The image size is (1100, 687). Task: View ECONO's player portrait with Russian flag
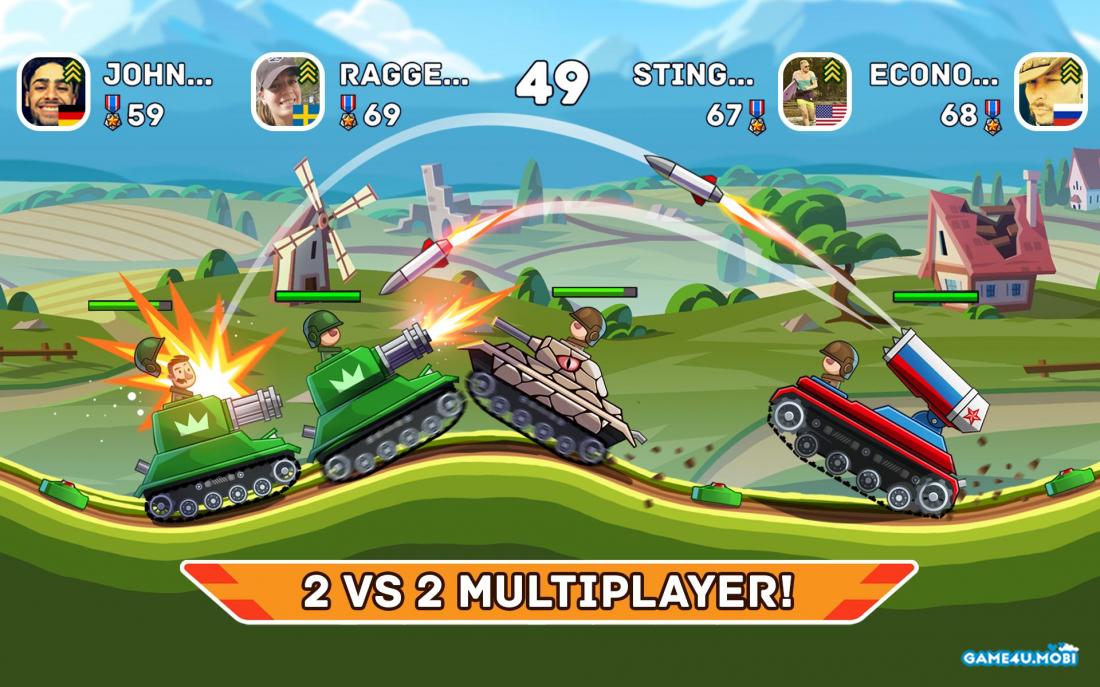click(1050, 92)
